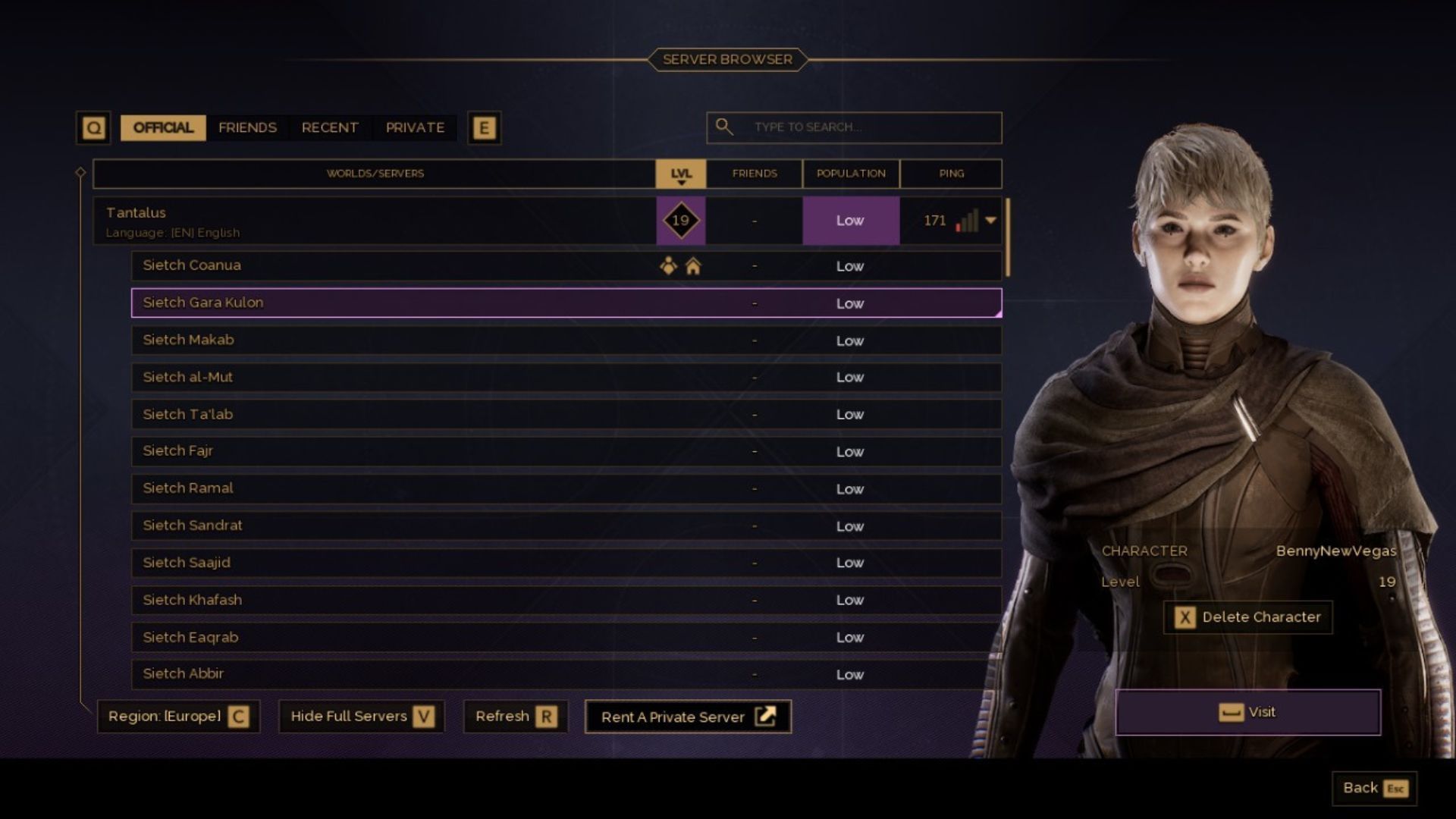Select the Private servers tab
Screen dimensions: 1456x819
pyautogui.click(x=415, y=127)
